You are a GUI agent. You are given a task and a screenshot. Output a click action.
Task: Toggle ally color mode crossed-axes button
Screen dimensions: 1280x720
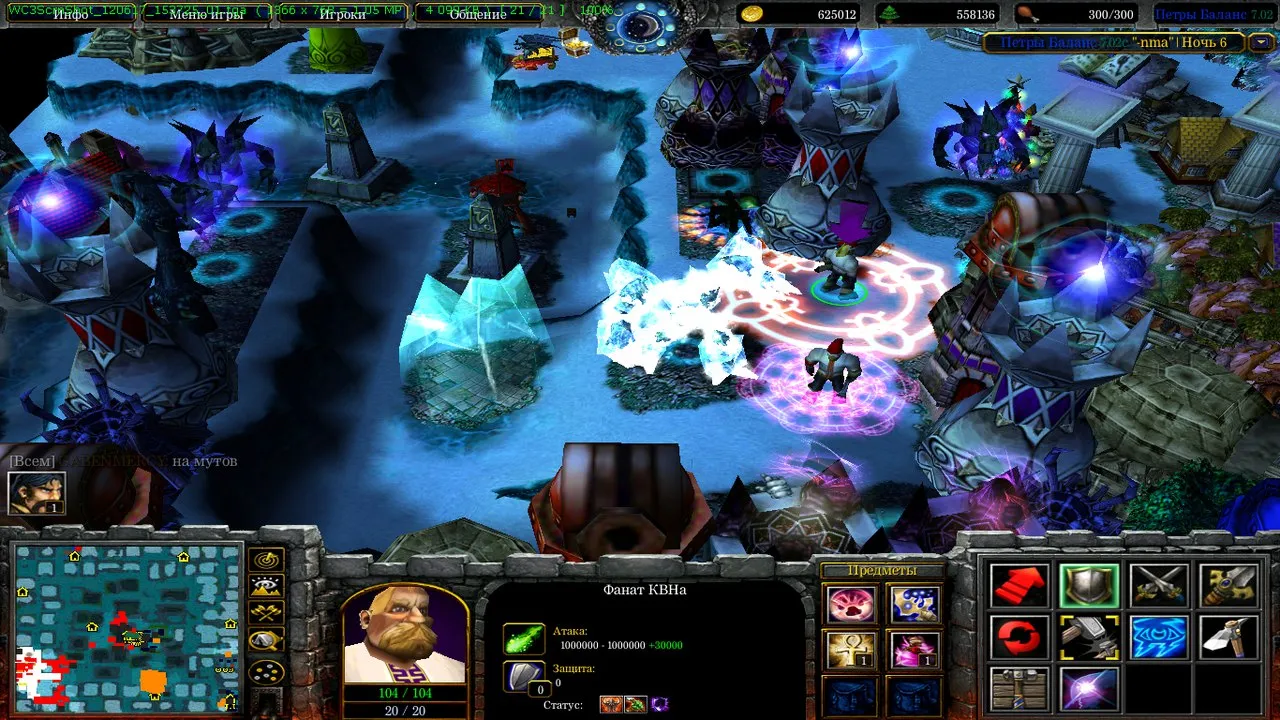[x=267, y=614]
